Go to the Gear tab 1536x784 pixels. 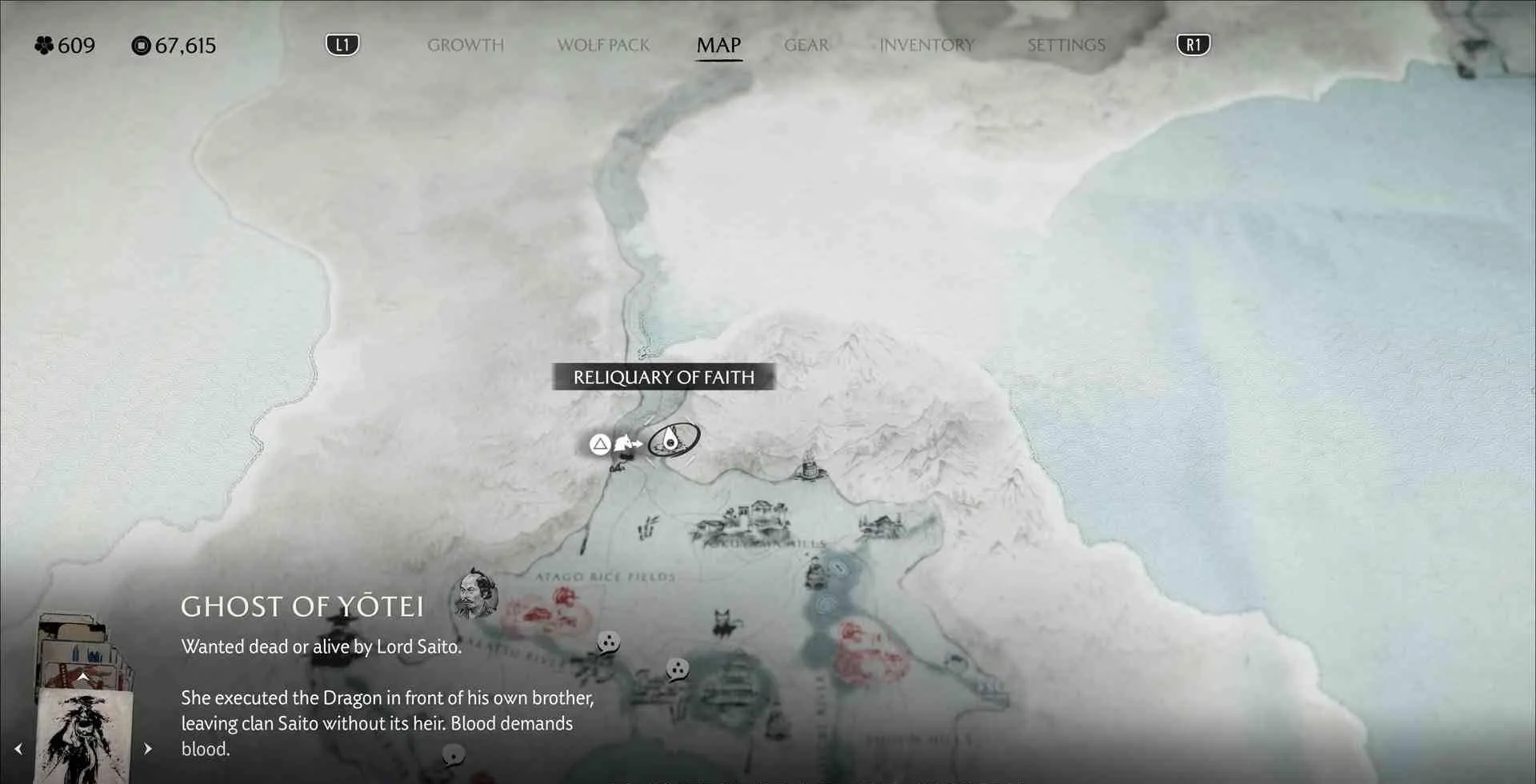pos(806,45)
